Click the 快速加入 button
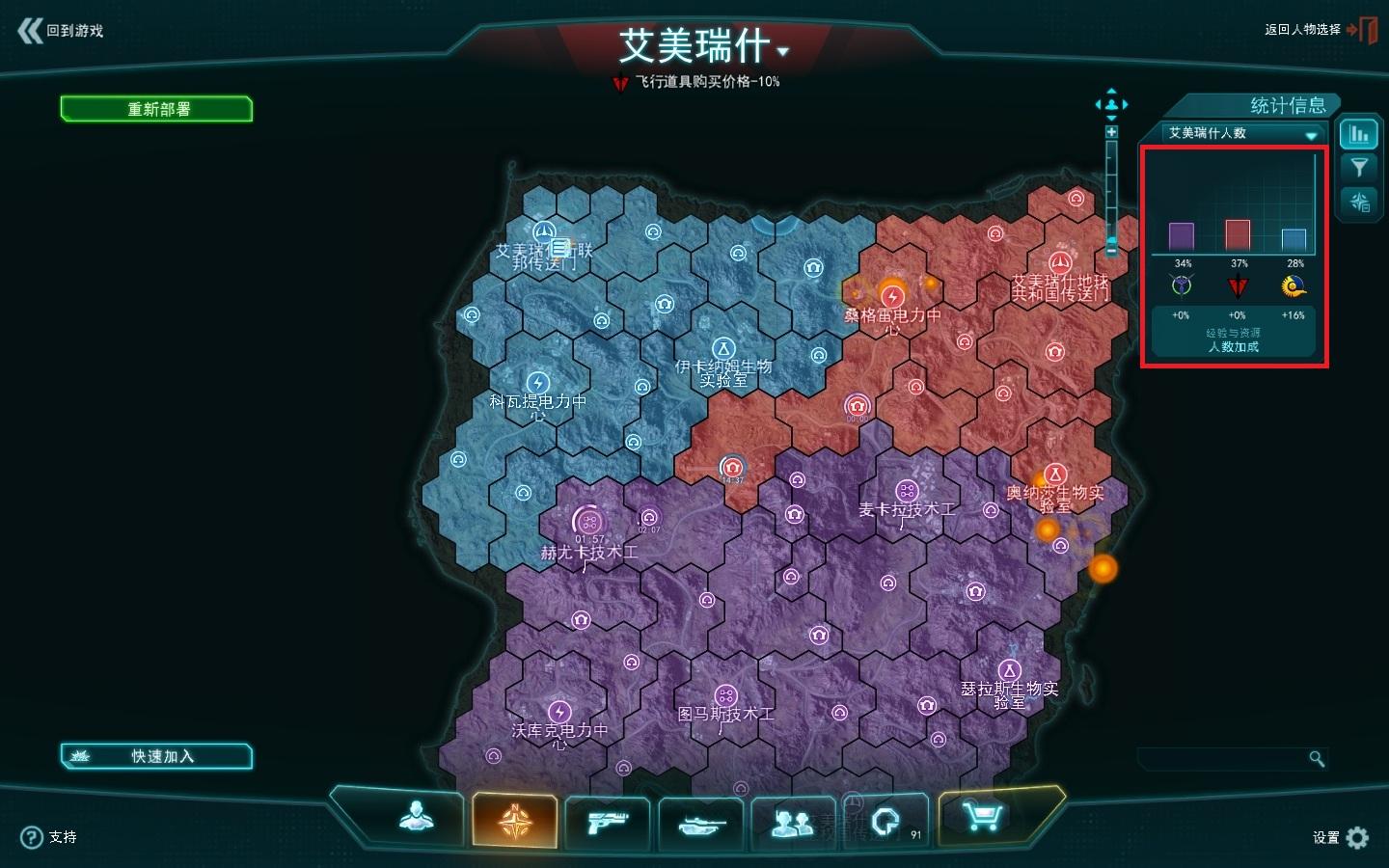 tap(157, 756)
